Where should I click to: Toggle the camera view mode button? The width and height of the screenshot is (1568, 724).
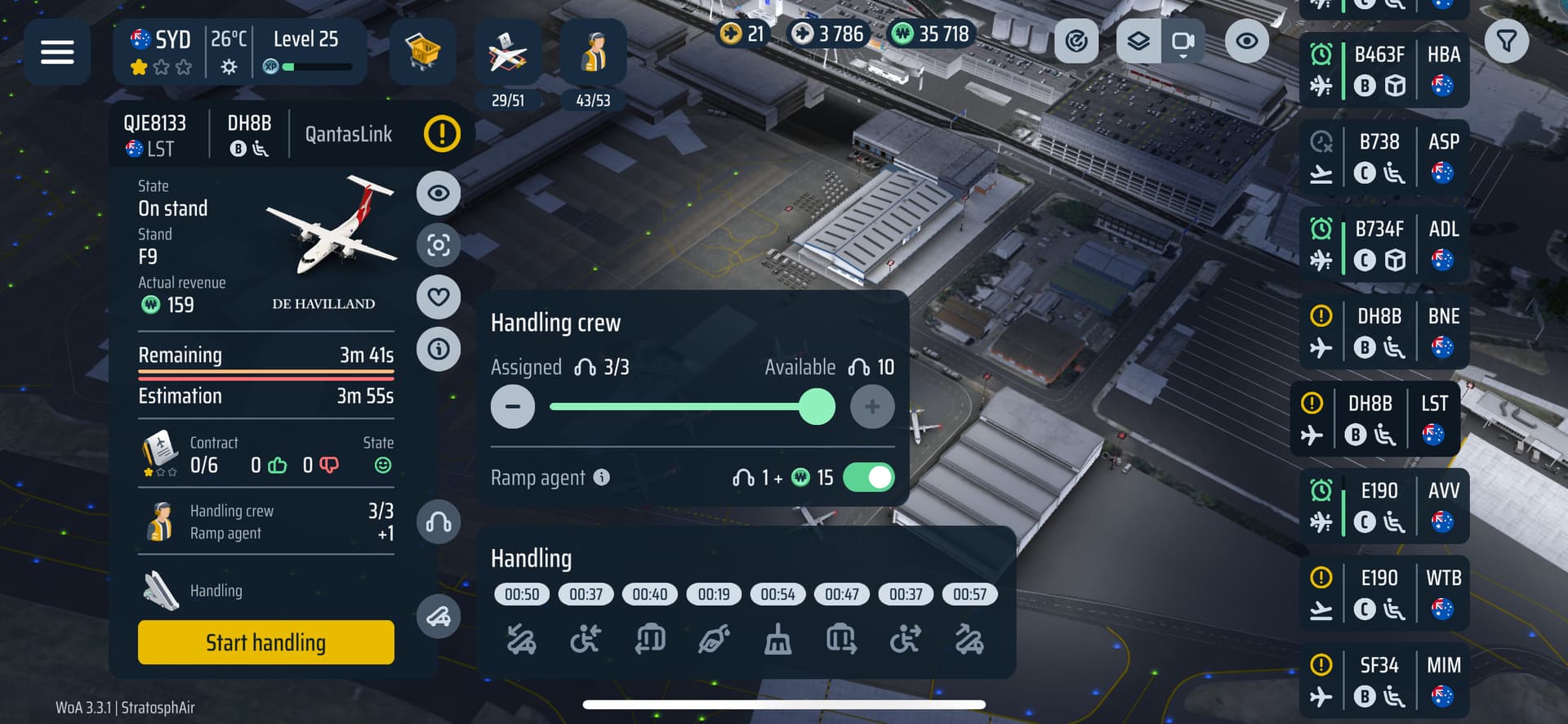(x=1183, y=41)
